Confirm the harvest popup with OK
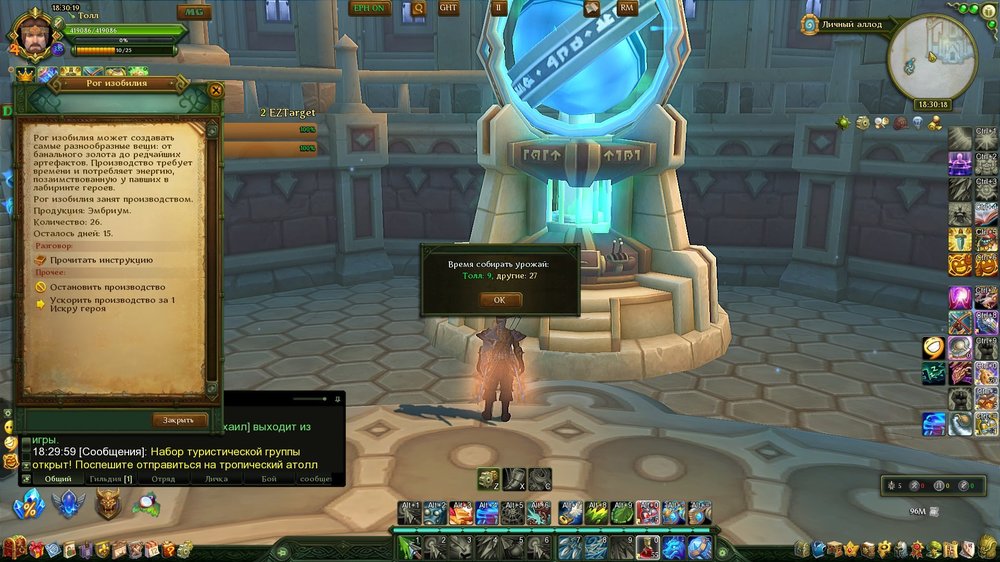 tap(500, 299)
